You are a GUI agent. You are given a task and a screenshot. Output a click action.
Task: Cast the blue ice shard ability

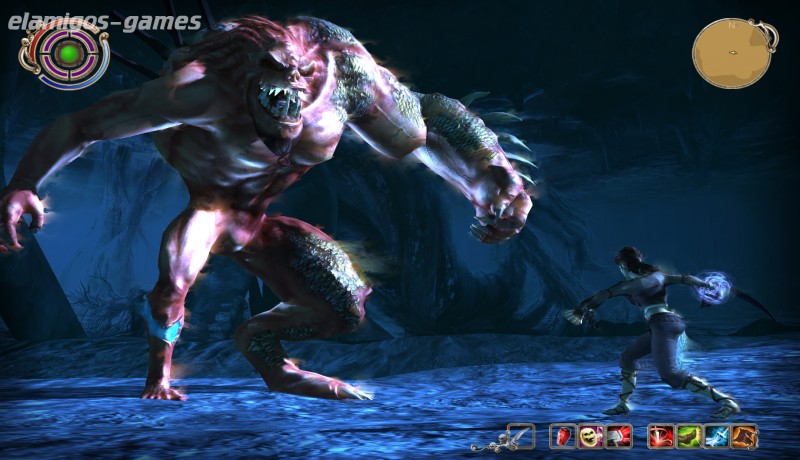[x=716, y=436]
